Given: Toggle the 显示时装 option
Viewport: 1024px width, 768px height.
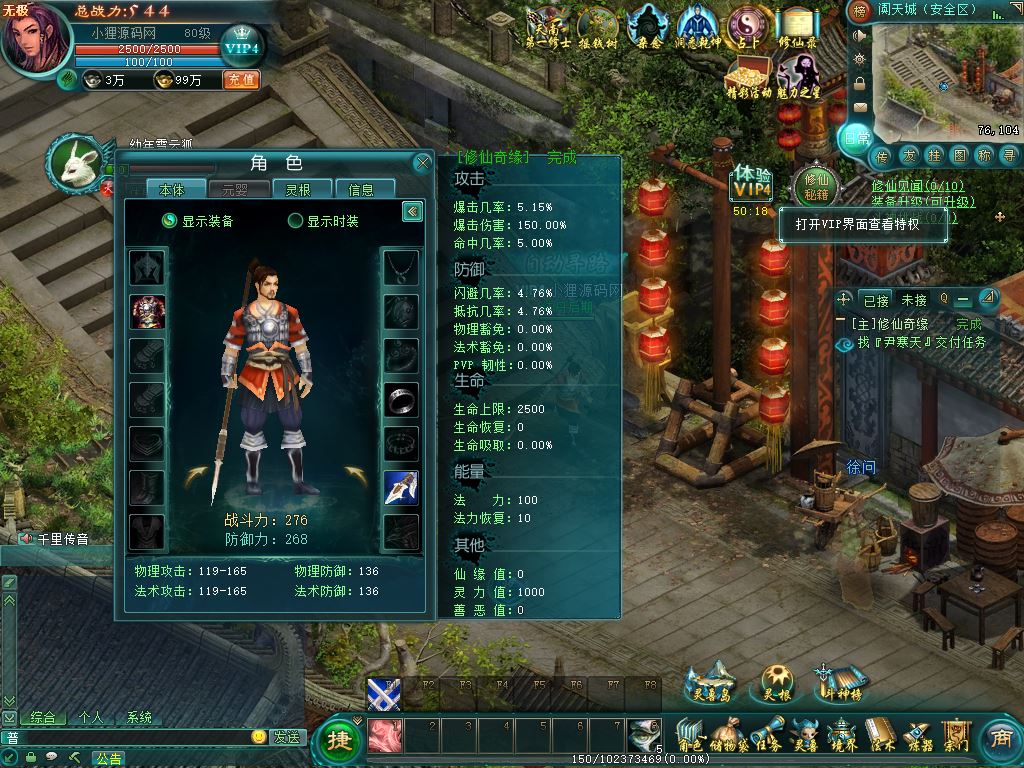Looking at the screenshot, I should (x=296, y=221).
